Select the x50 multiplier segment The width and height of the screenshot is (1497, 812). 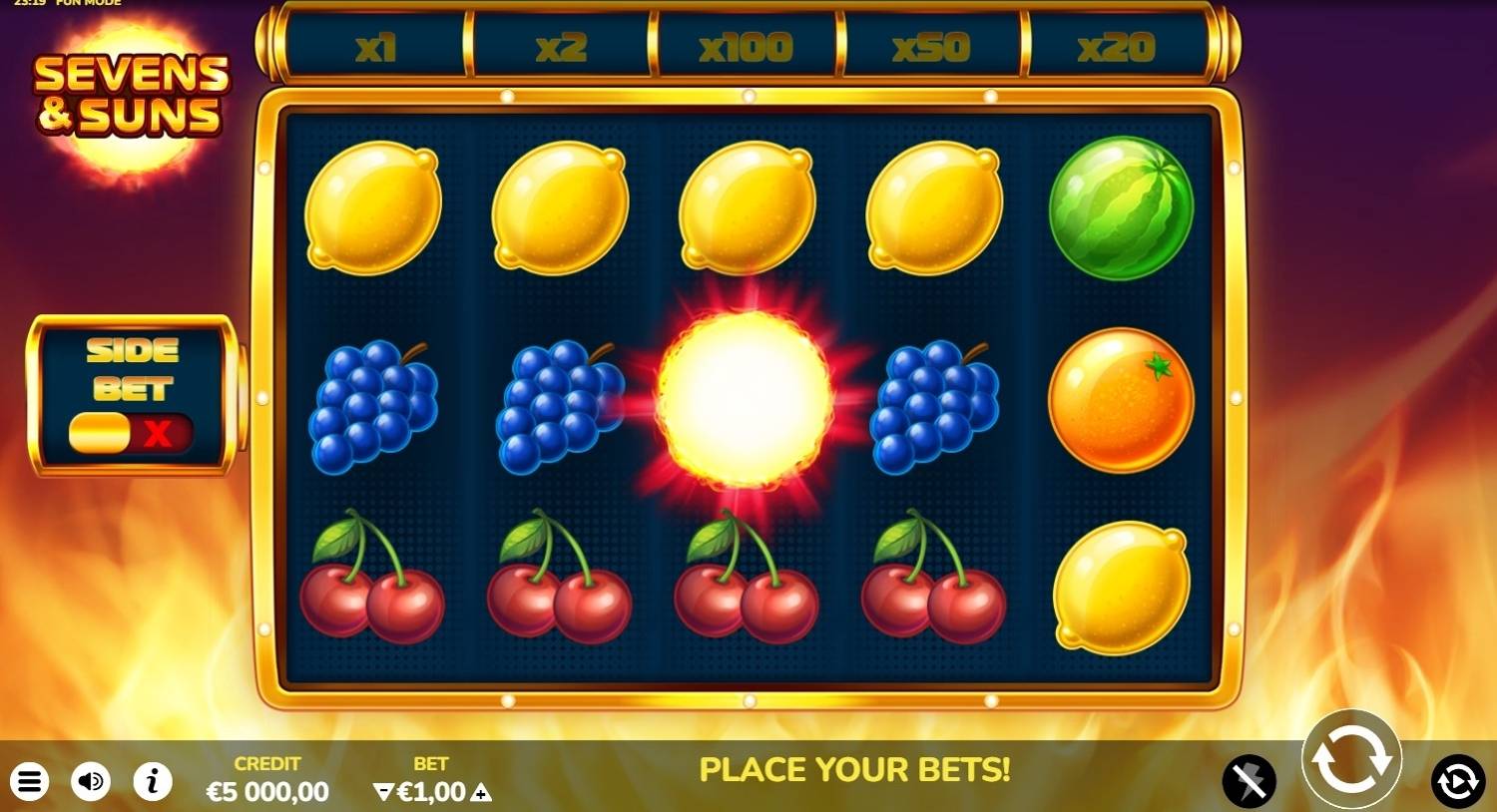pyautogui.click(x=931, y=45)
